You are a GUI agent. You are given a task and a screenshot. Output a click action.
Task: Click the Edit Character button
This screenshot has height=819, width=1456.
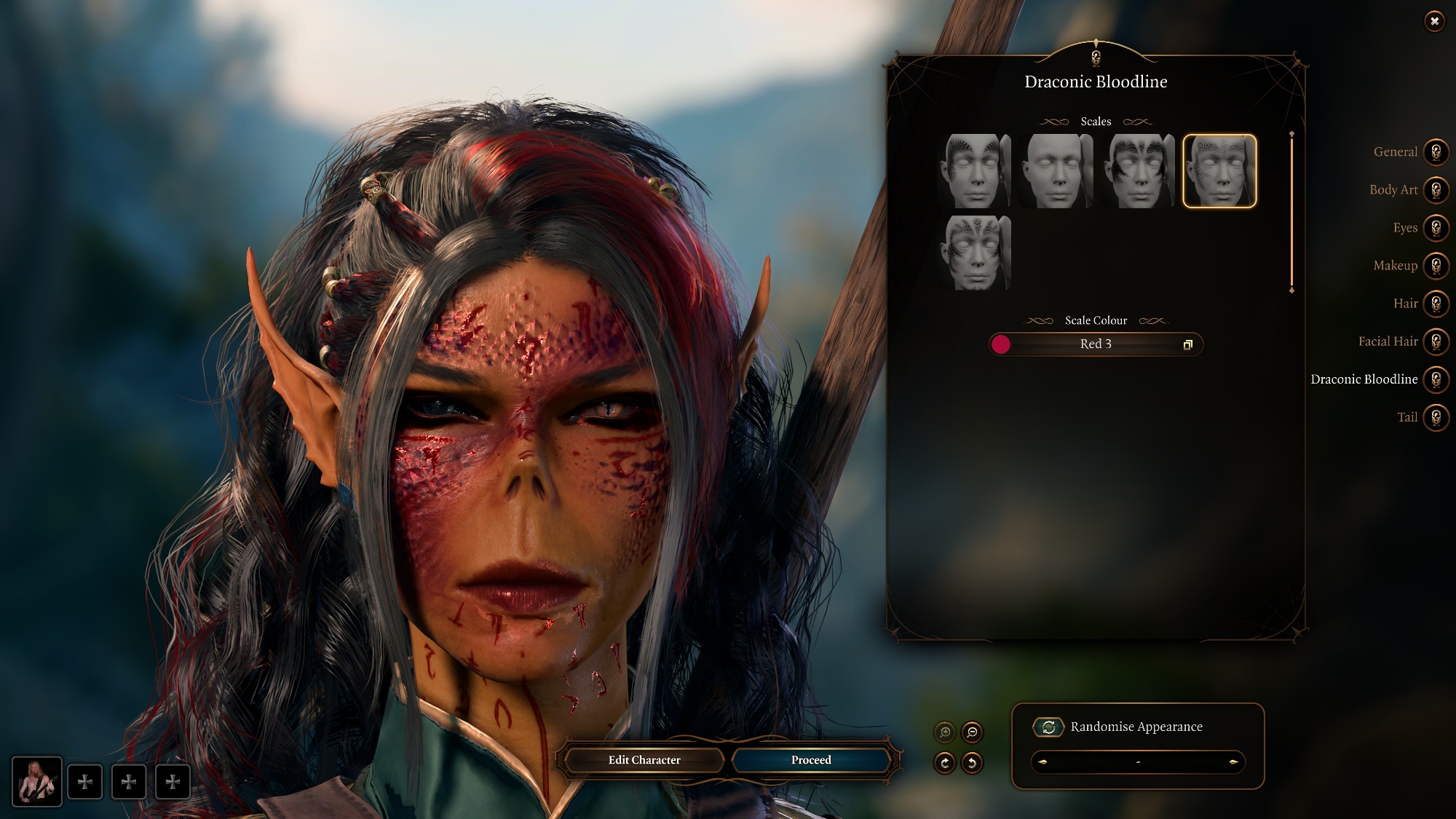[644, 760]
